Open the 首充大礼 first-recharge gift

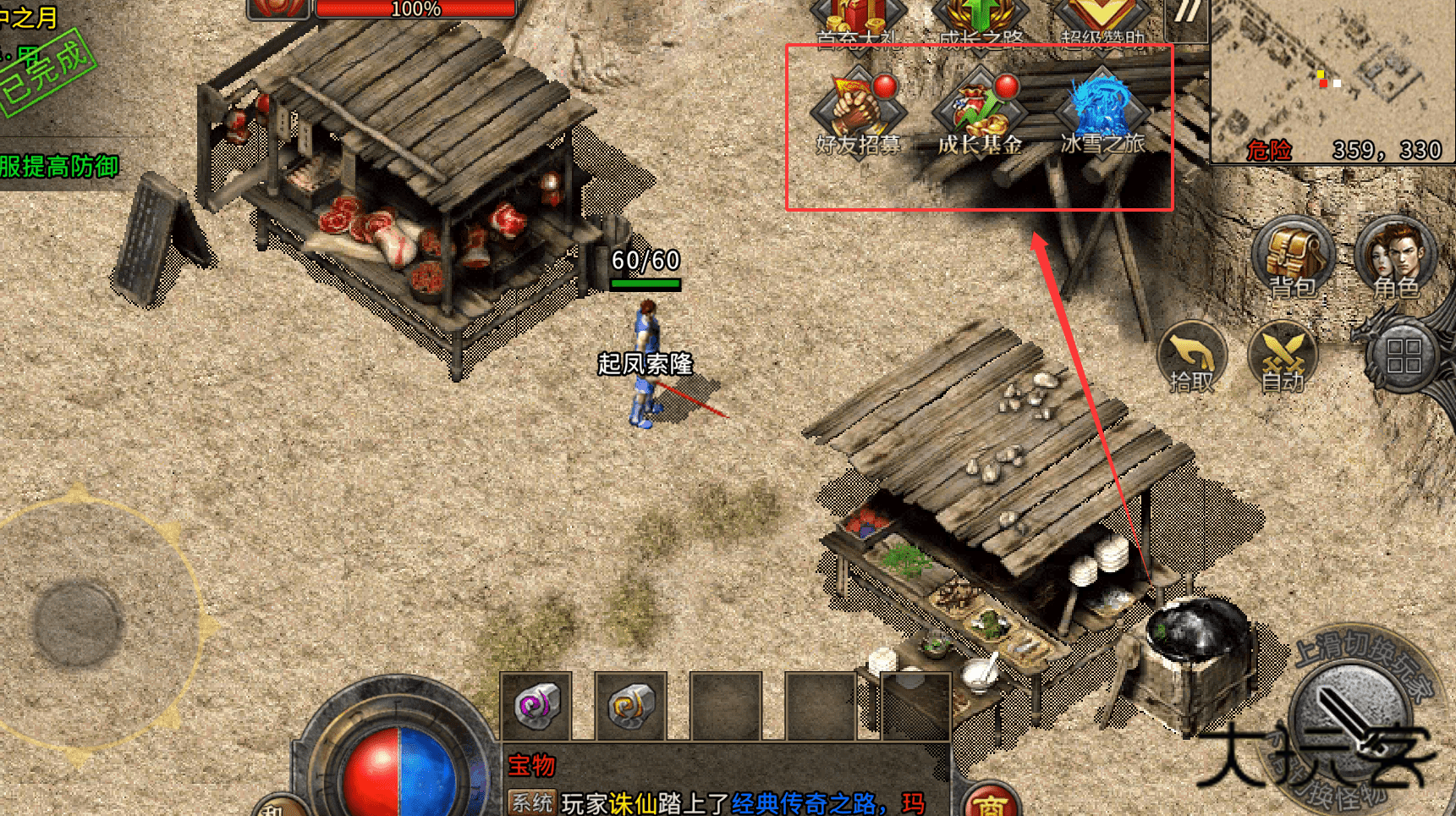858,19
